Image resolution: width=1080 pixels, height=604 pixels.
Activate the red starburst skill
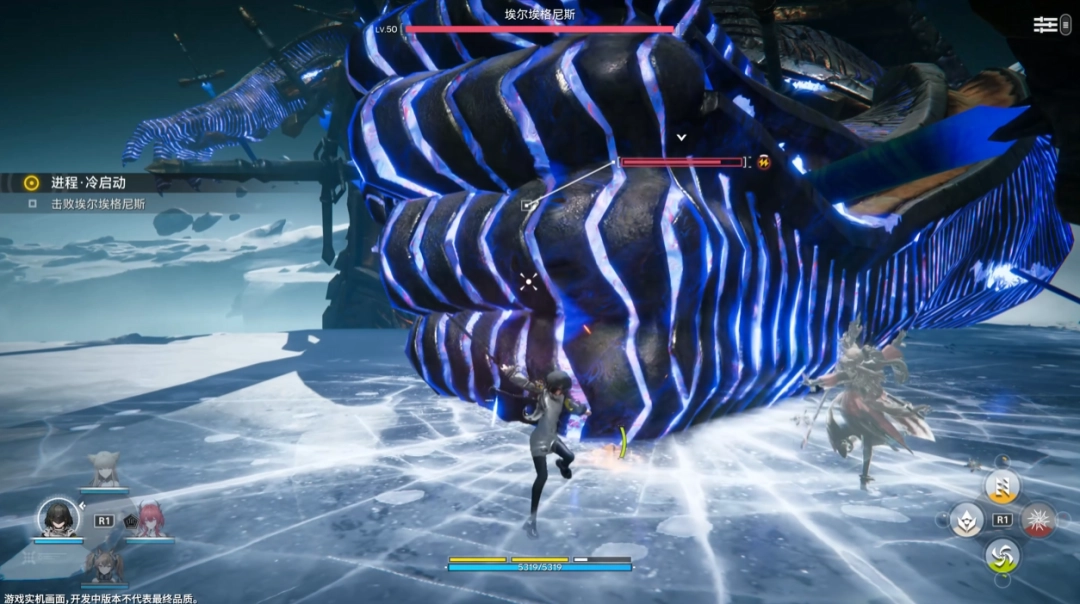point(1038,519)
